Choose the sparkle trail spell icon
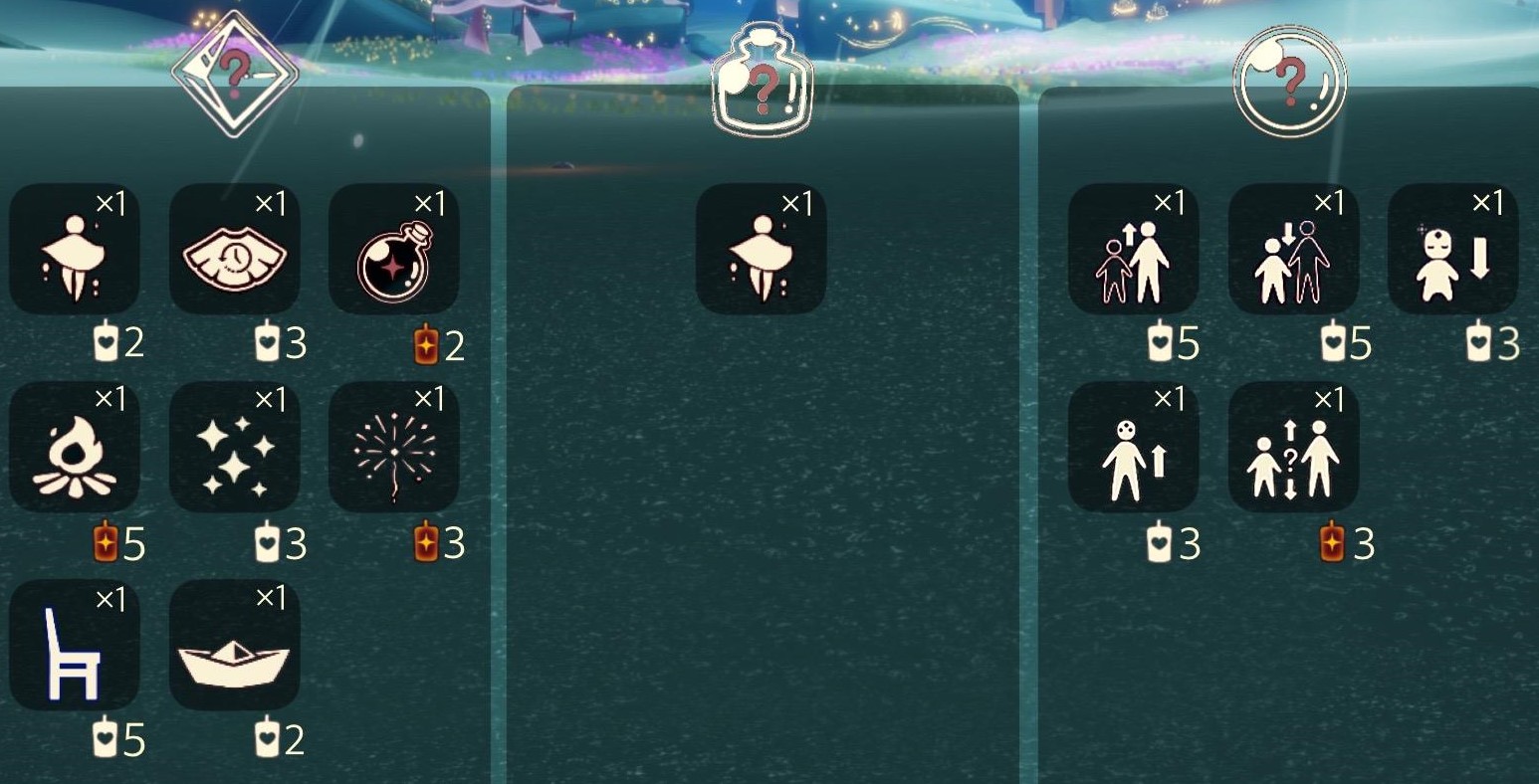This screenshot has height=784, width=1539. 234,447
